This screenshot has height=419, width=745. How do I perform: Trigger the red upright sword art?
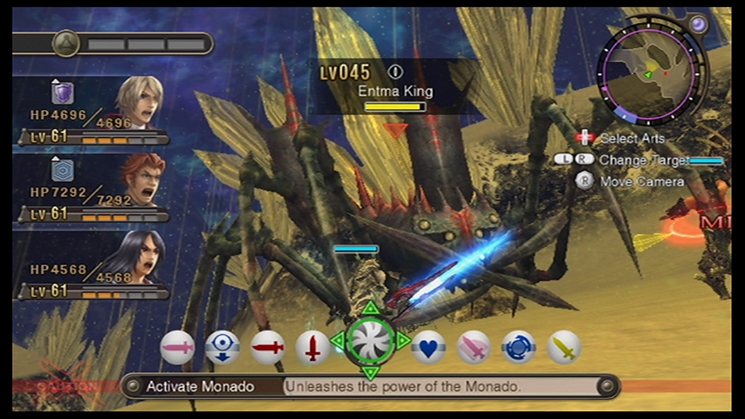[312, 347]
